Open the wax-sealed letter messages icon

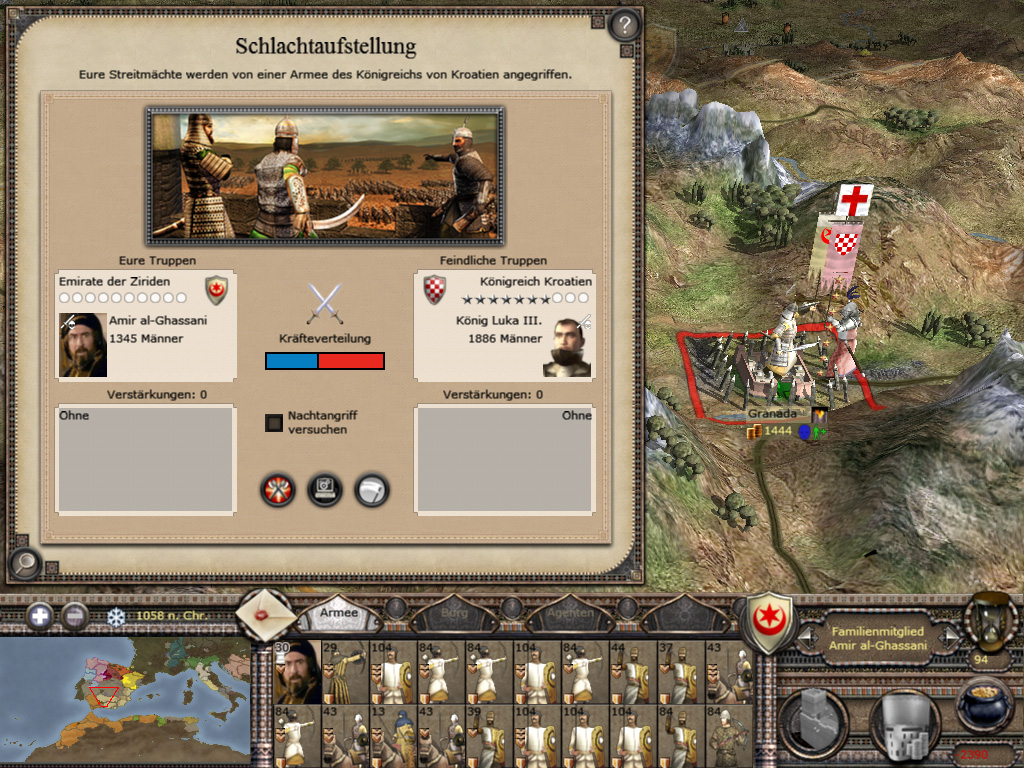click(266, 614)
